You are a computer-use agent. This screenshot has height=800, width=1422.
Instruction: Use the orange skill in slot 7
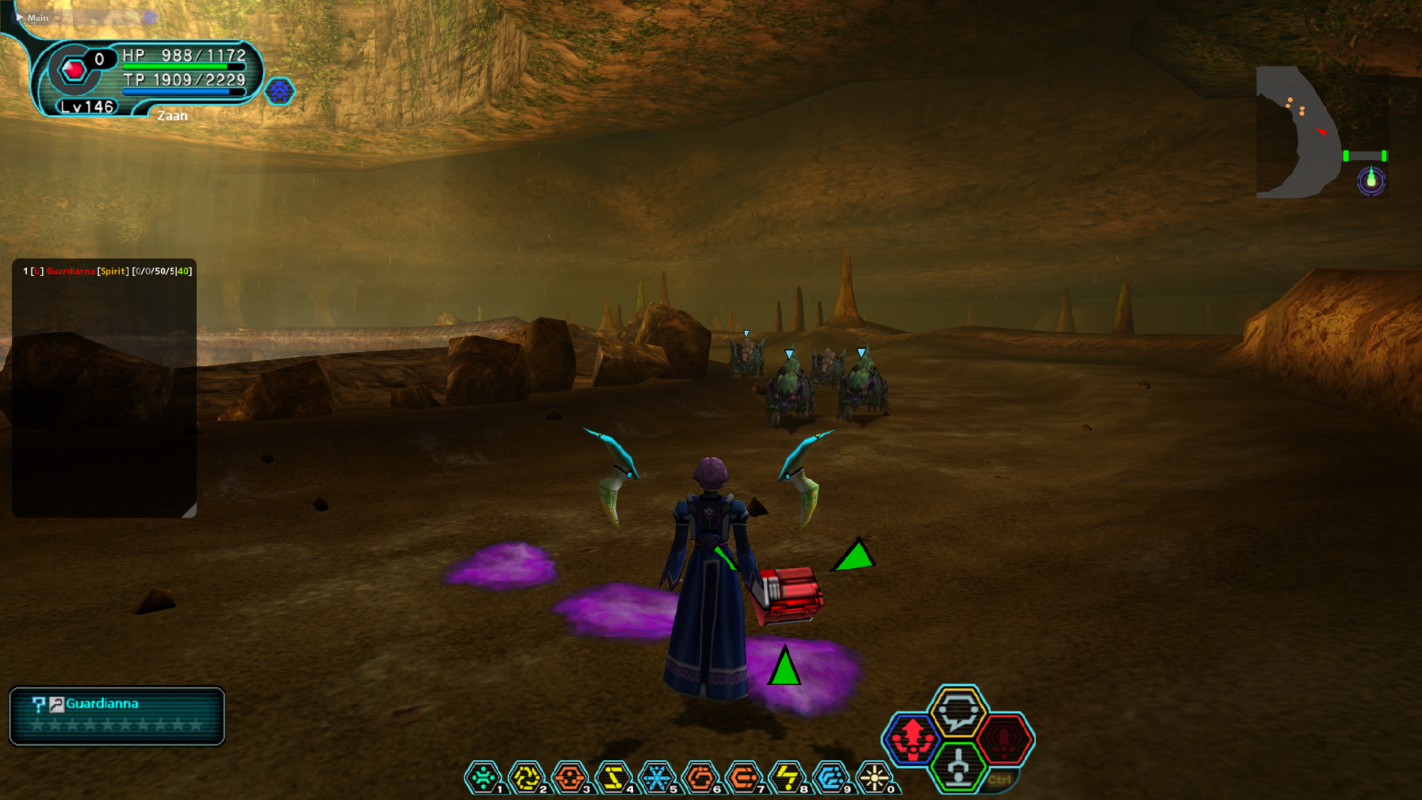pos(743,777)
